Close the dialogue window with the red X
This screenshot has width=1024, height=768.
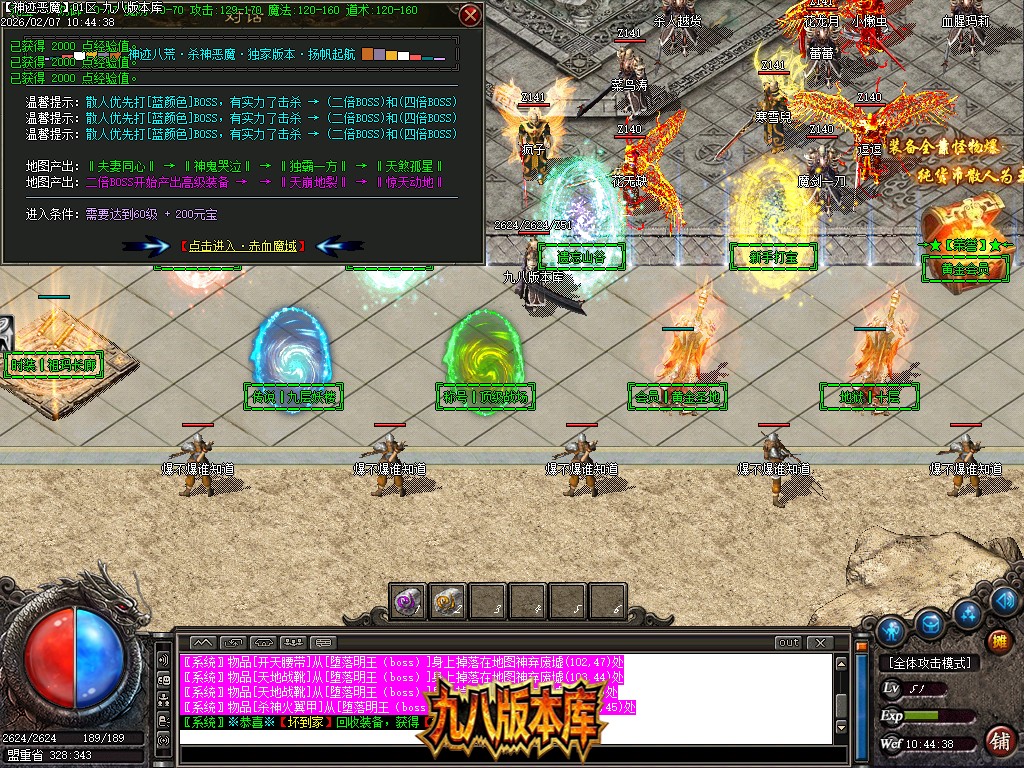470,15
